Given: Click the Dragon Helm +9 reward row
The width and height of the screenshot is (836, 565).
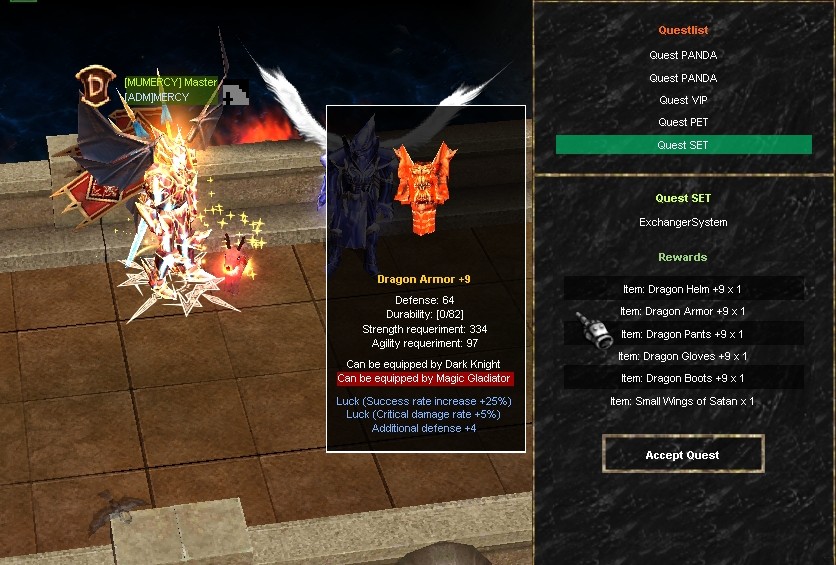Looking at the screenshot, I should pos(683,289).
